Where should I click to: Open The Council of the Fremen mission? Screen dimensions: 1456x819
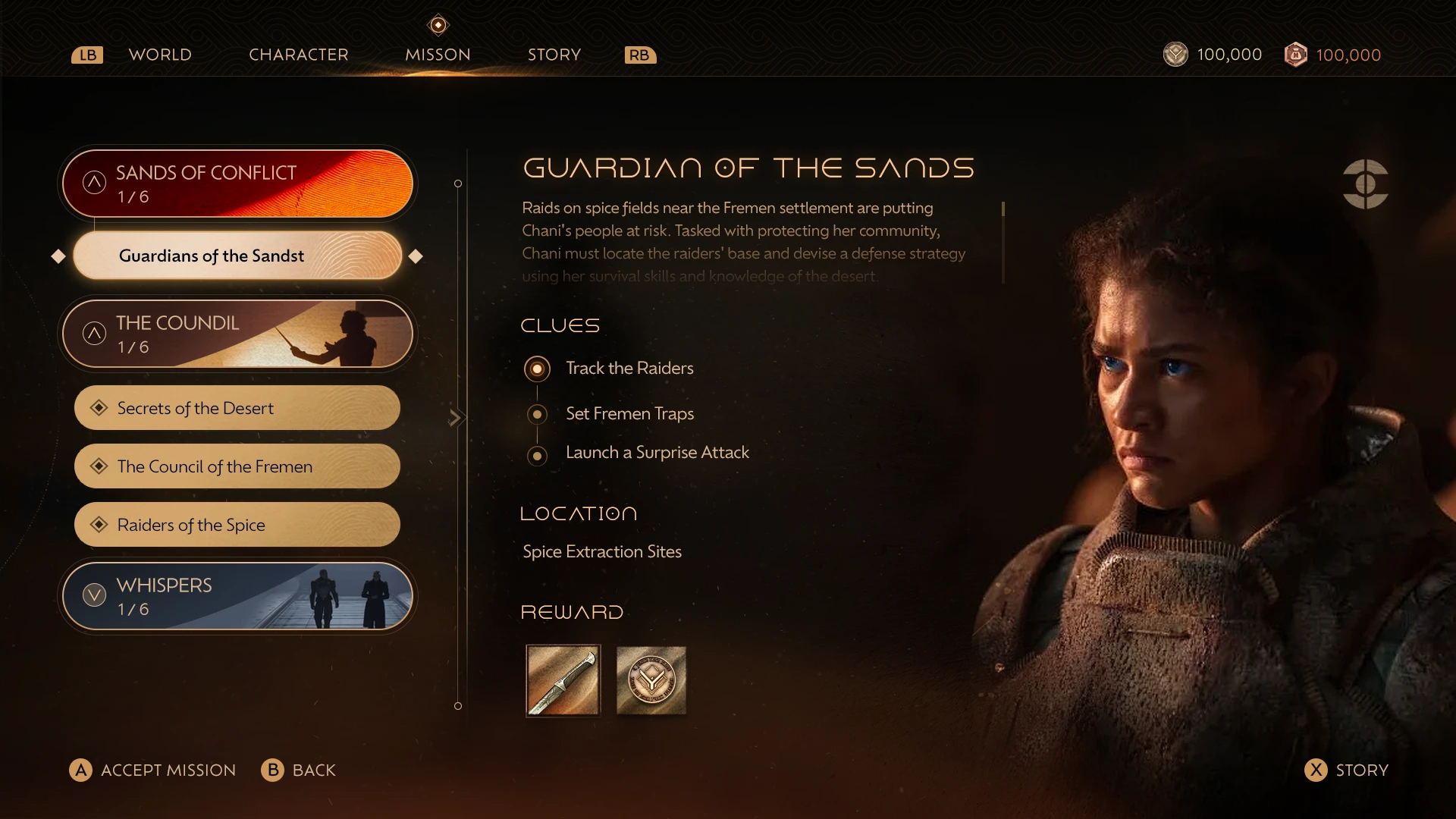[x=237, y=466]
